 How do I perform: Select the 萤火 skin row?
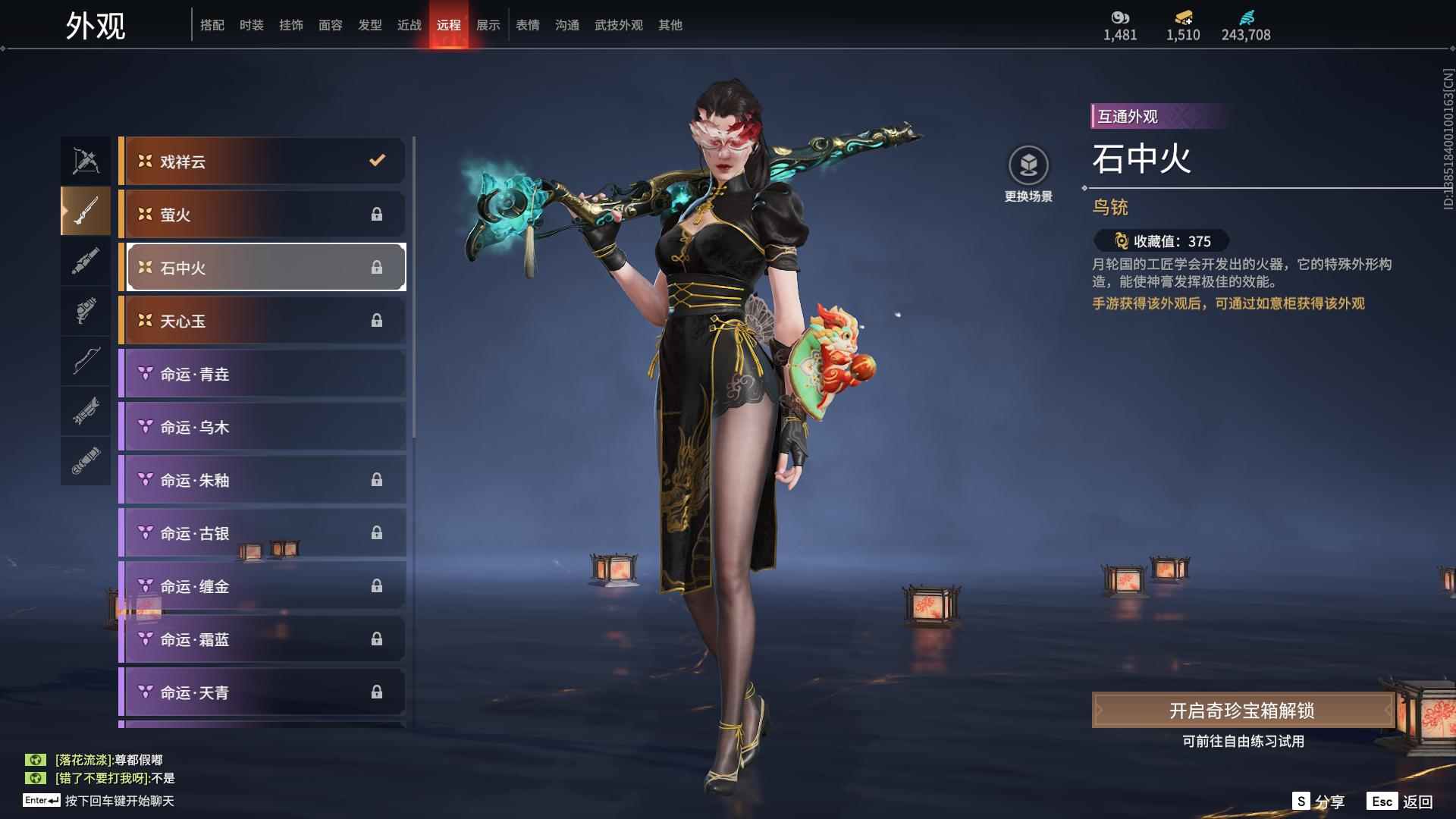pos(263,214)
